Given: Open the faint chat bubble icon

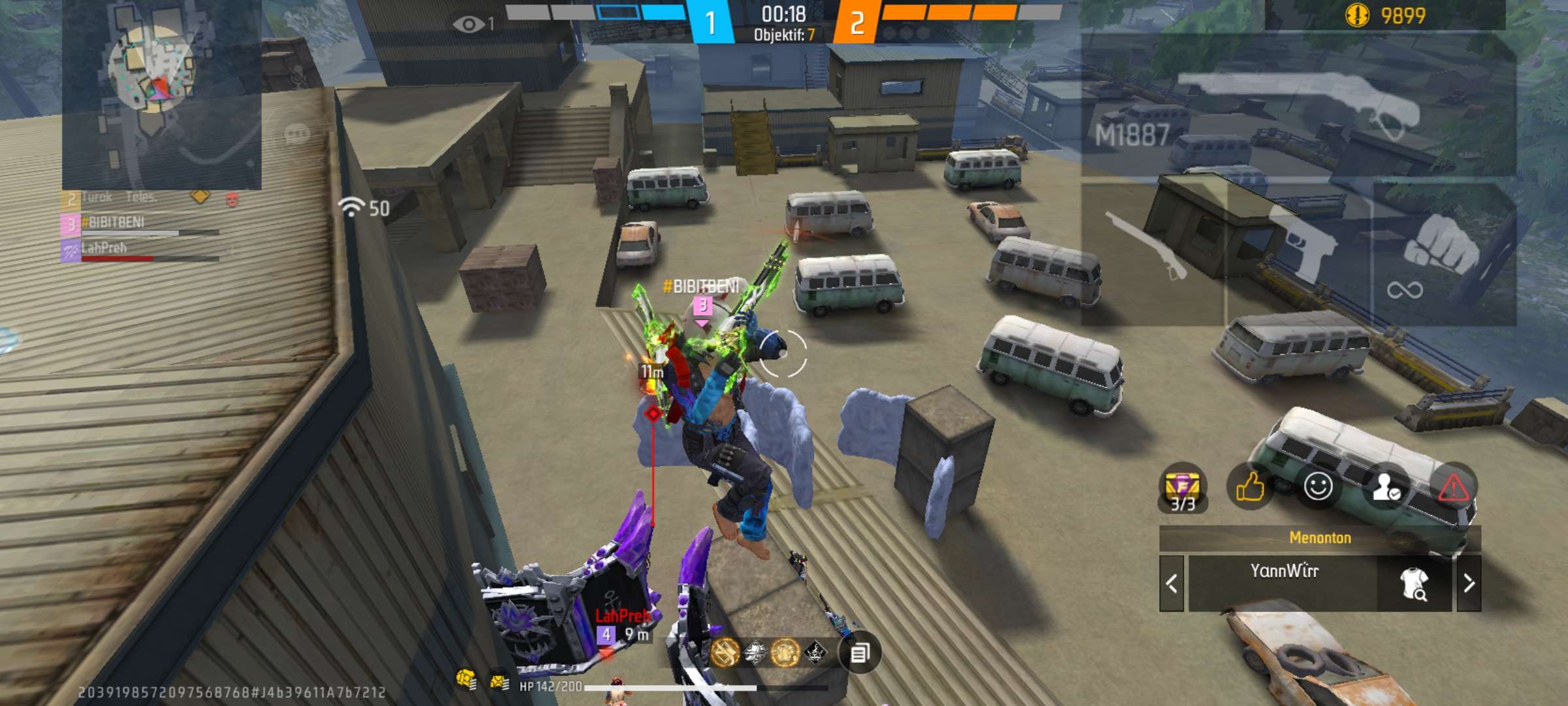Looking at the screenshot, I should (x=297, y=135).
